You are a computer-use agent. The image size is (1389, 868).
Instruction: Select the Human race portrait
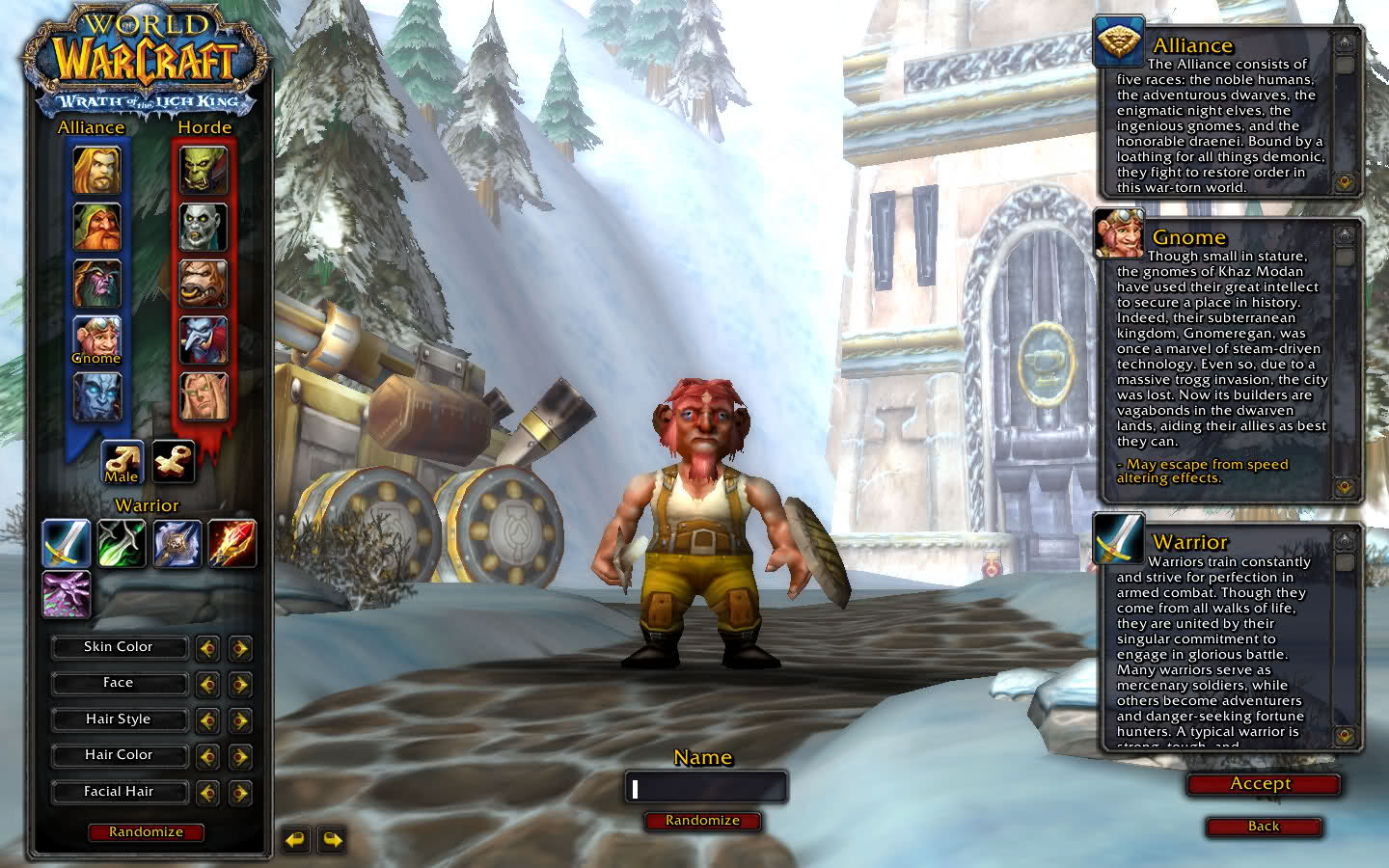pyautogui.click(x=97, y=171)
